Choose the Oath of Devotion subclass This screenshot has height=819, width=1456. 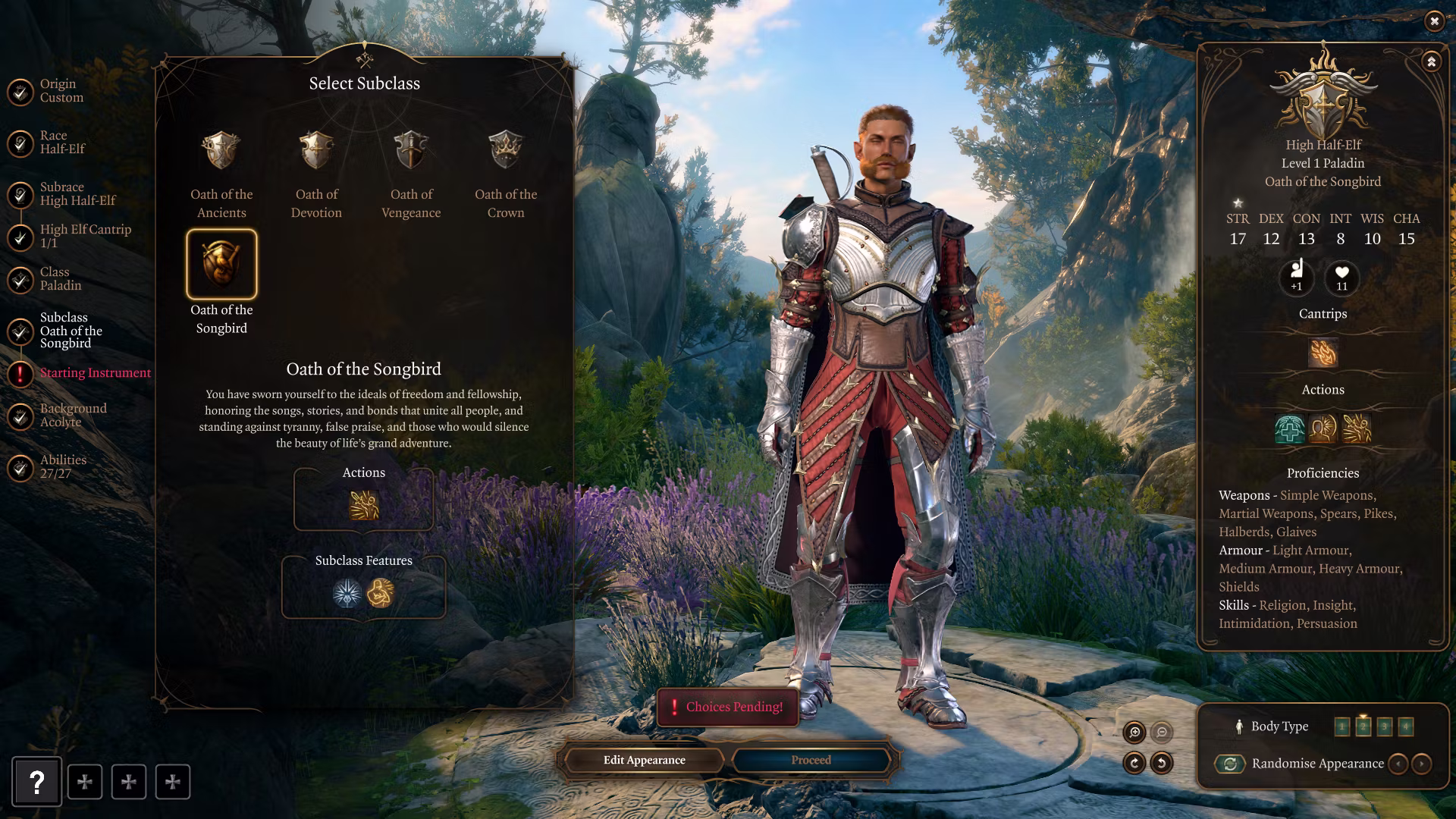pos(316,151)
